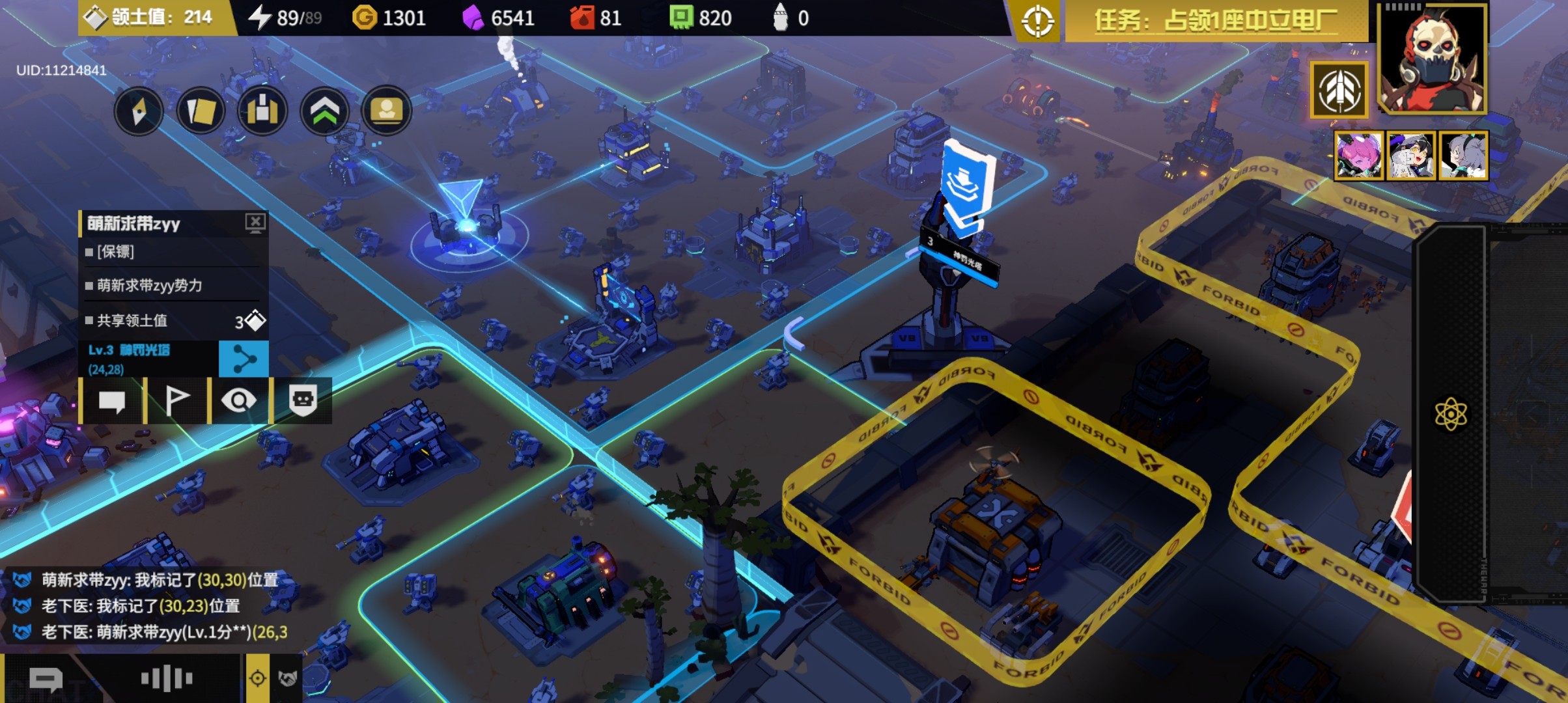Activate the missile strike skill icon
This screenshot has width=1568, height=703.
coord(1339,90)
